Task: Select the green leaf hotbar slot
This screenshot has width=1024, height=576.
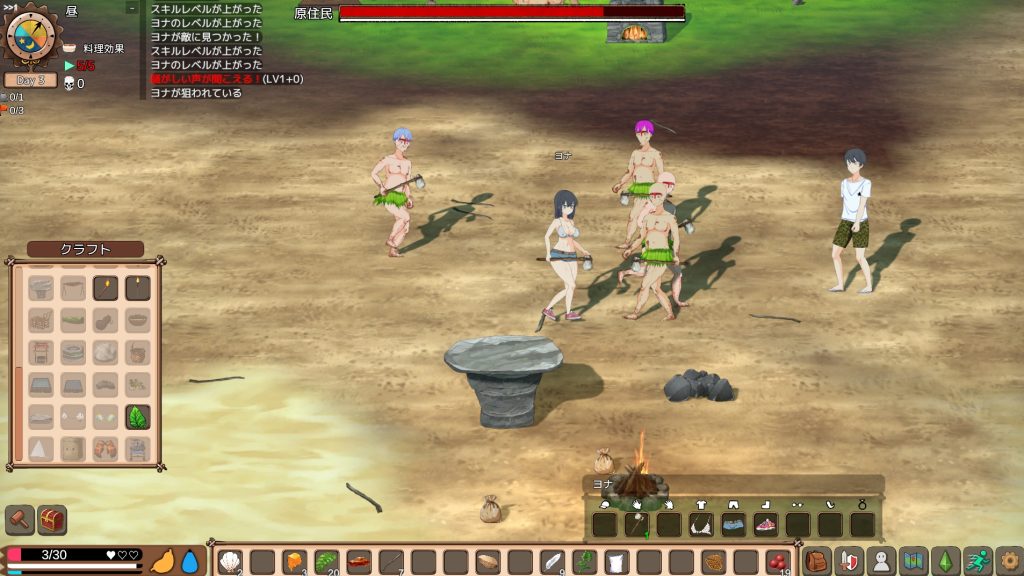Action: (x=326, y=562)
